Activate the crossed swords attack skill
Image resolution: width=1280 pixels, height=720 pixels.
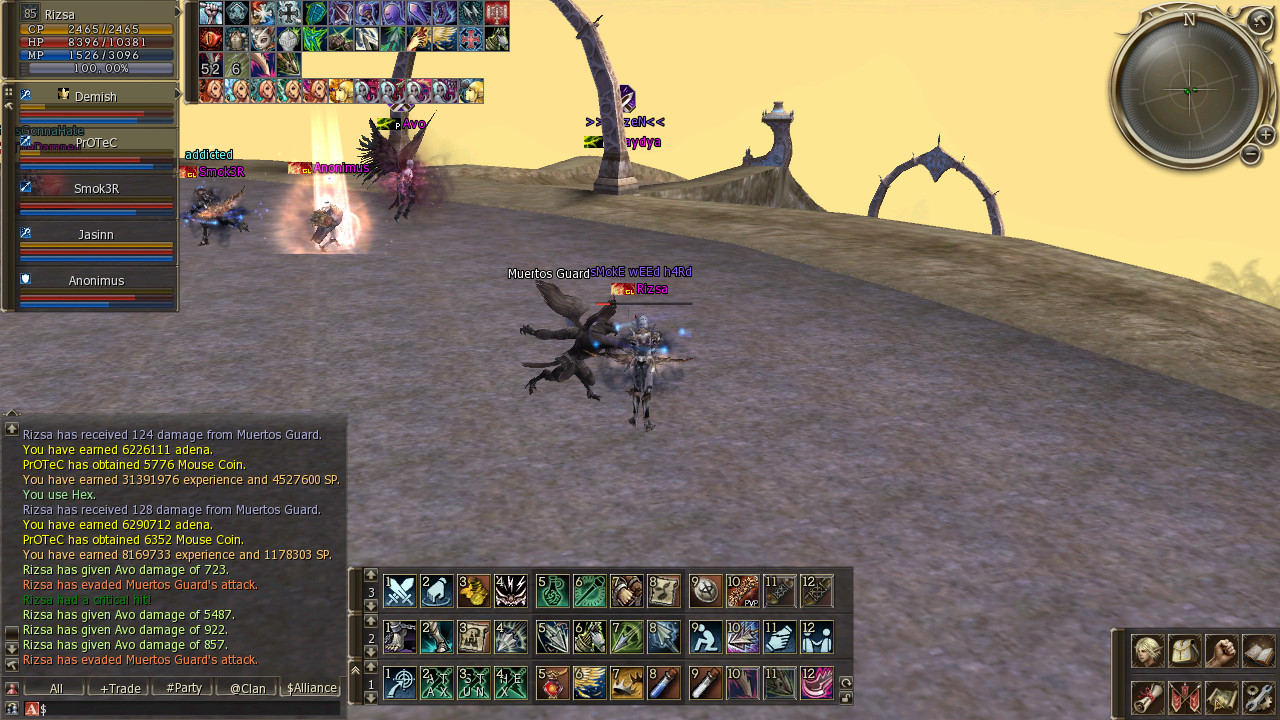400,591
